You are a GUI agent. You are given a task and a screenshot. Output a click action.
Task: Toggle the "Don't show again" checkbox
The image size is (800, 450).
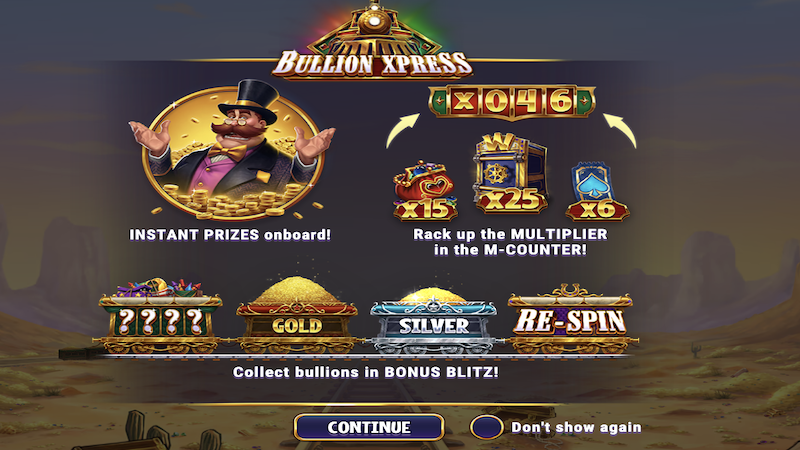tap(486, 427)
